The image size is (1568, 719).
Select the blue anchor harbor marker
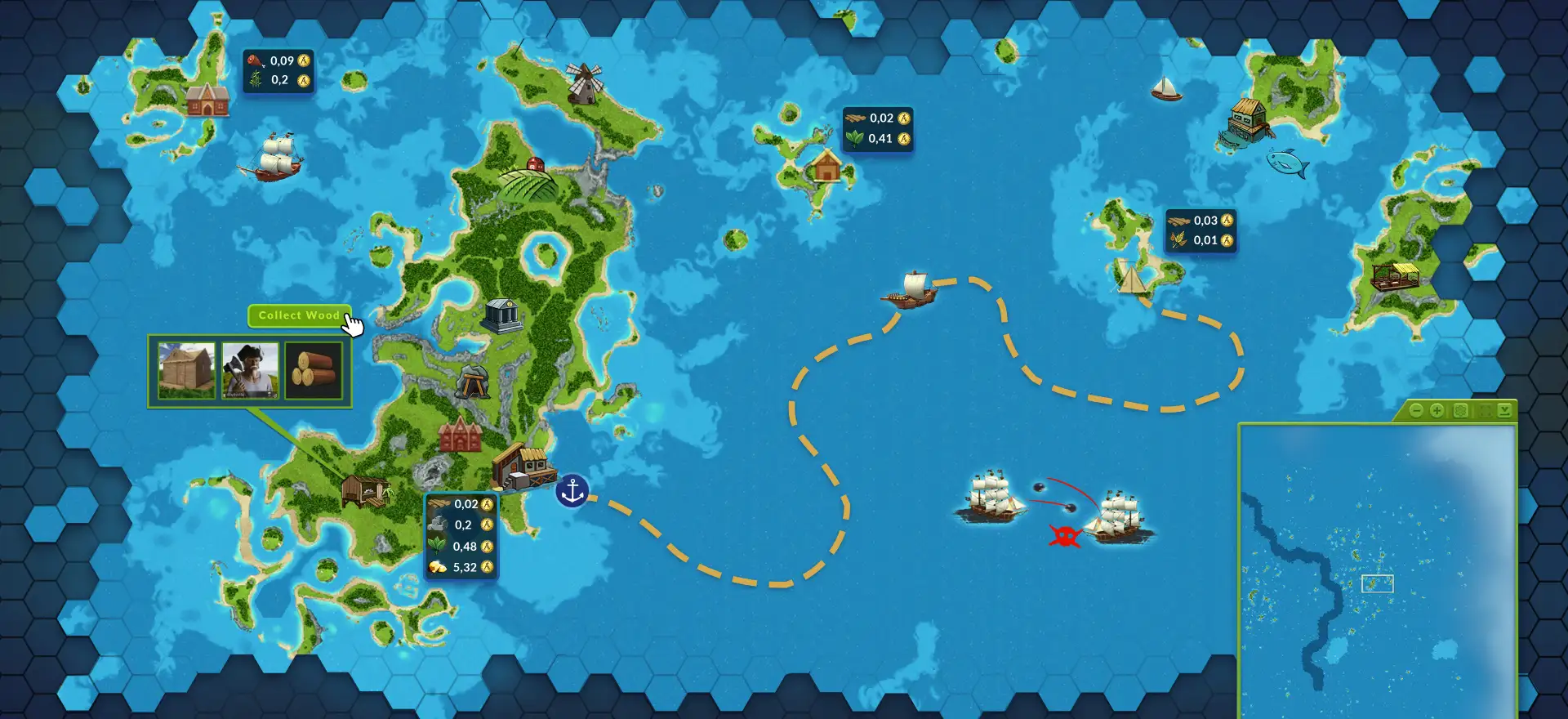point(572,491)
